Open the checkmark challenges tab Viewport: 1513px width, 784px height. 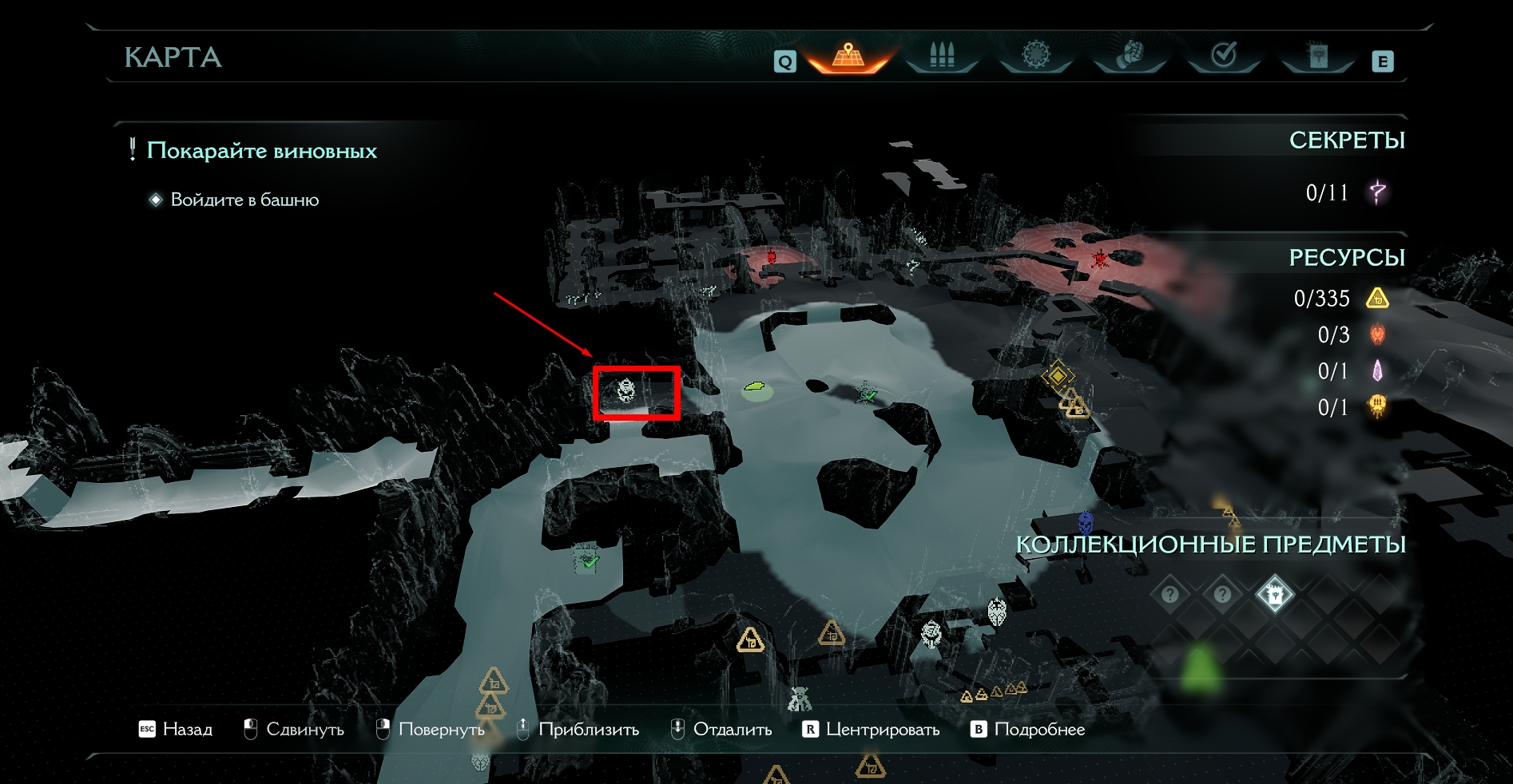[1224, 56]
